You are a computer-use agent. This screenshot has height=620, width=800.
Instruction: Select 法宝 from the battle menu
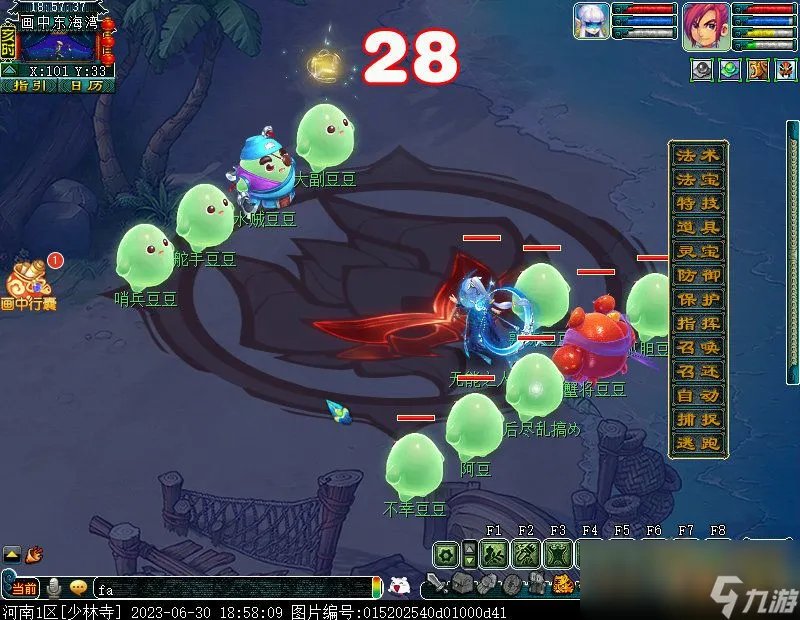tap(698, 180)
